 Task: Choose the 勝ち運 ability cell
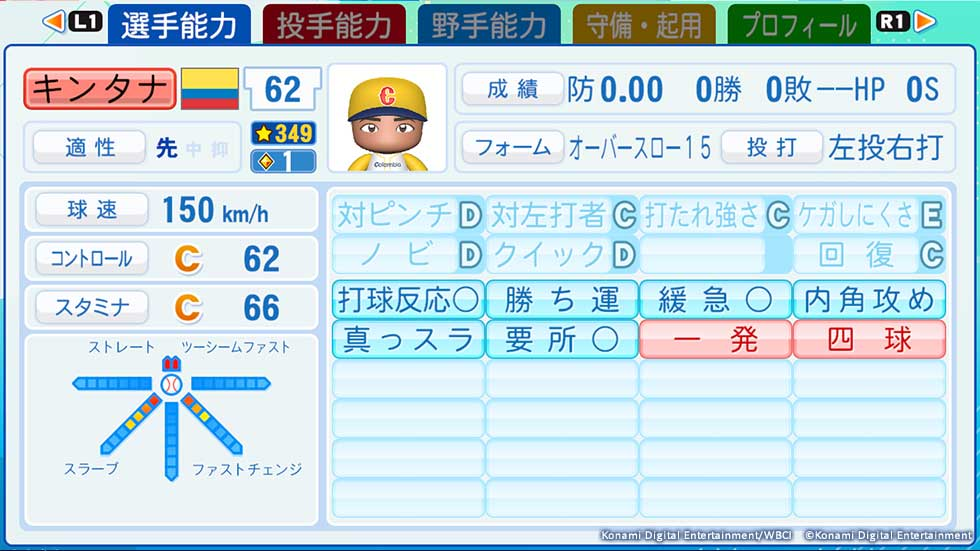coord(562,299)
